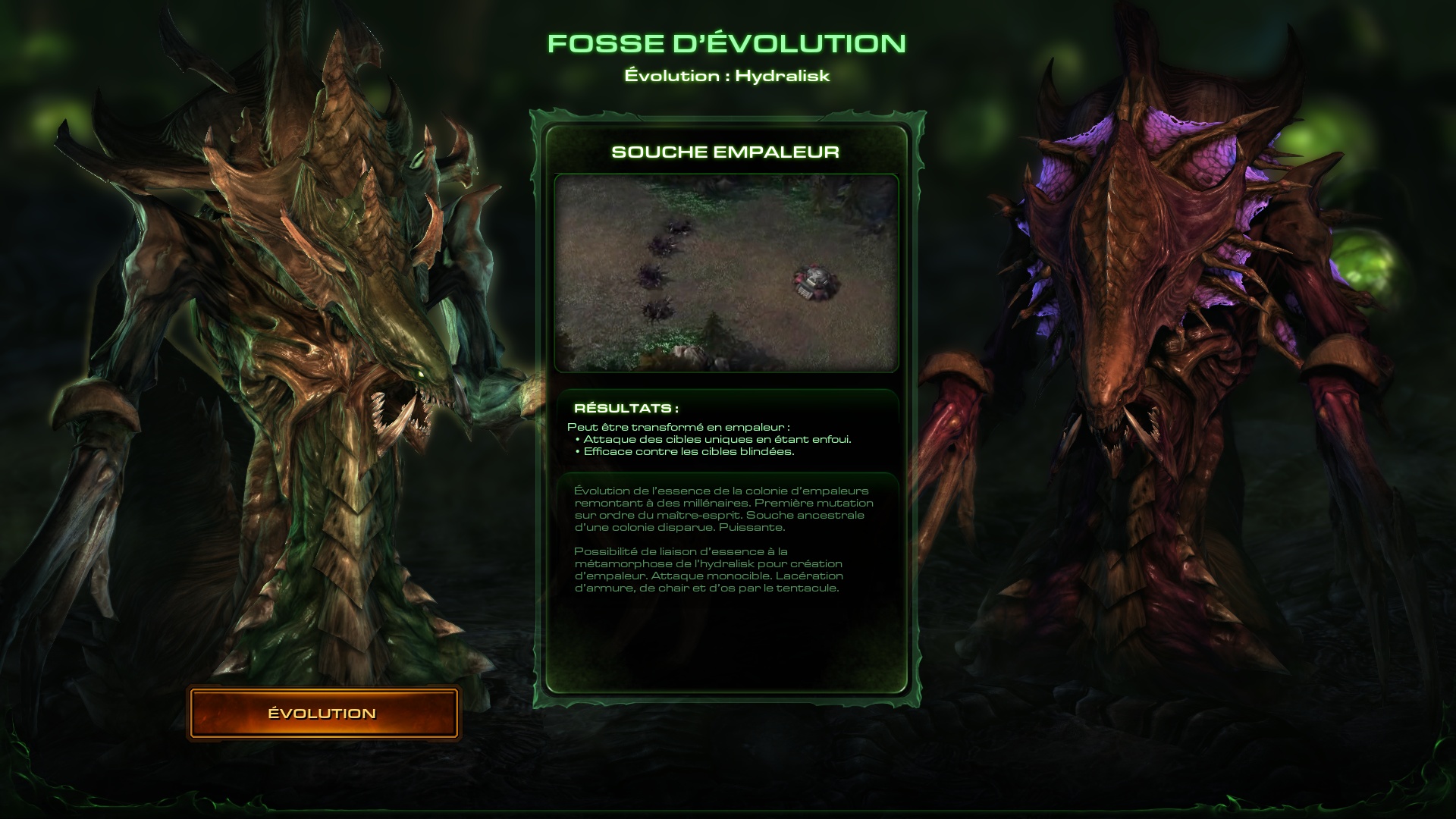This screenshot has width=1456, height=819.
Task: Click the Souche Empaleur preview video
Action: coord(726,273)
